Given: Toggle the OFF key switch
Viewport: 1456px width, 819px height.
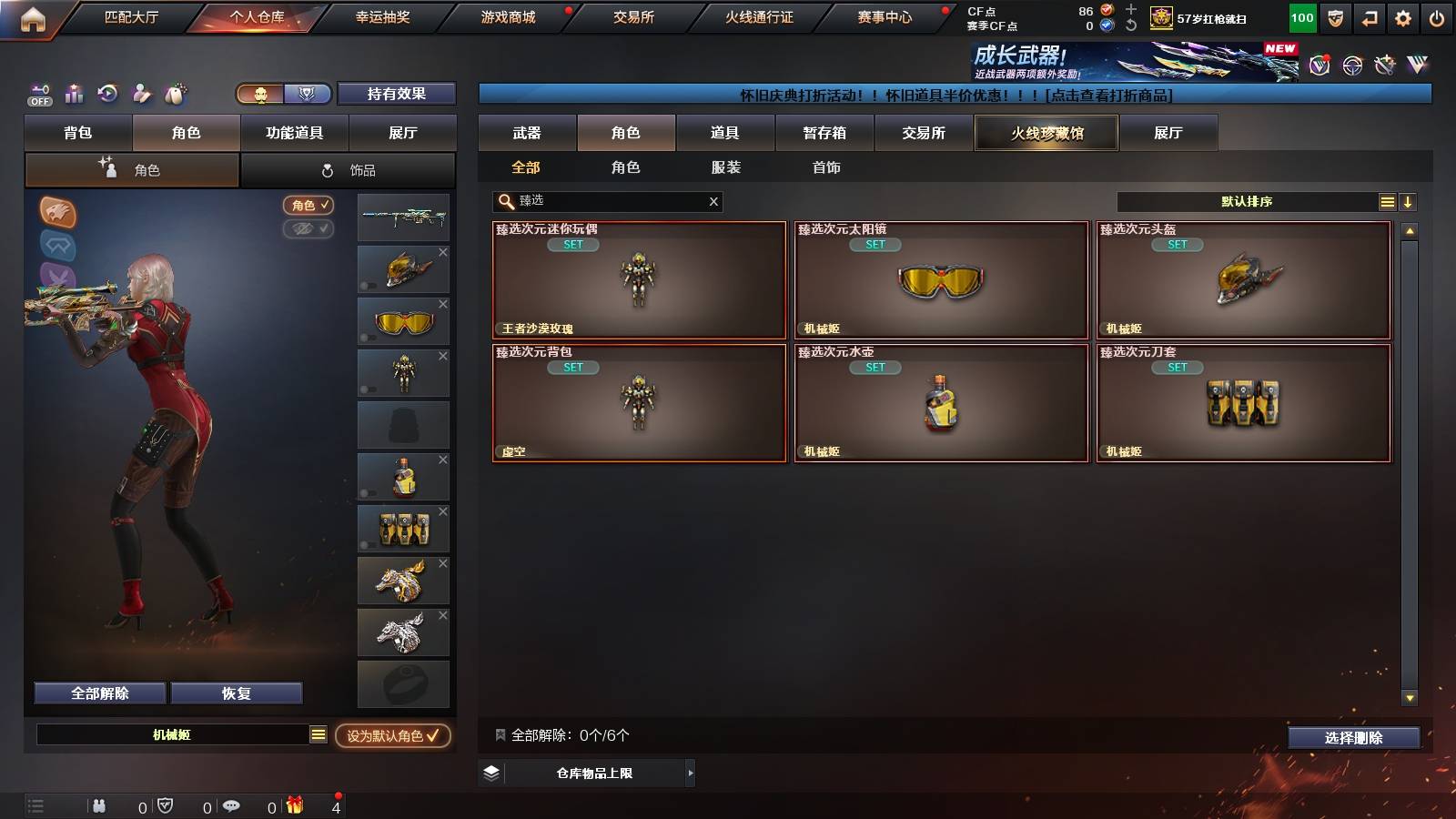Looking at the screenshot, I should click(x=38, y=94).
